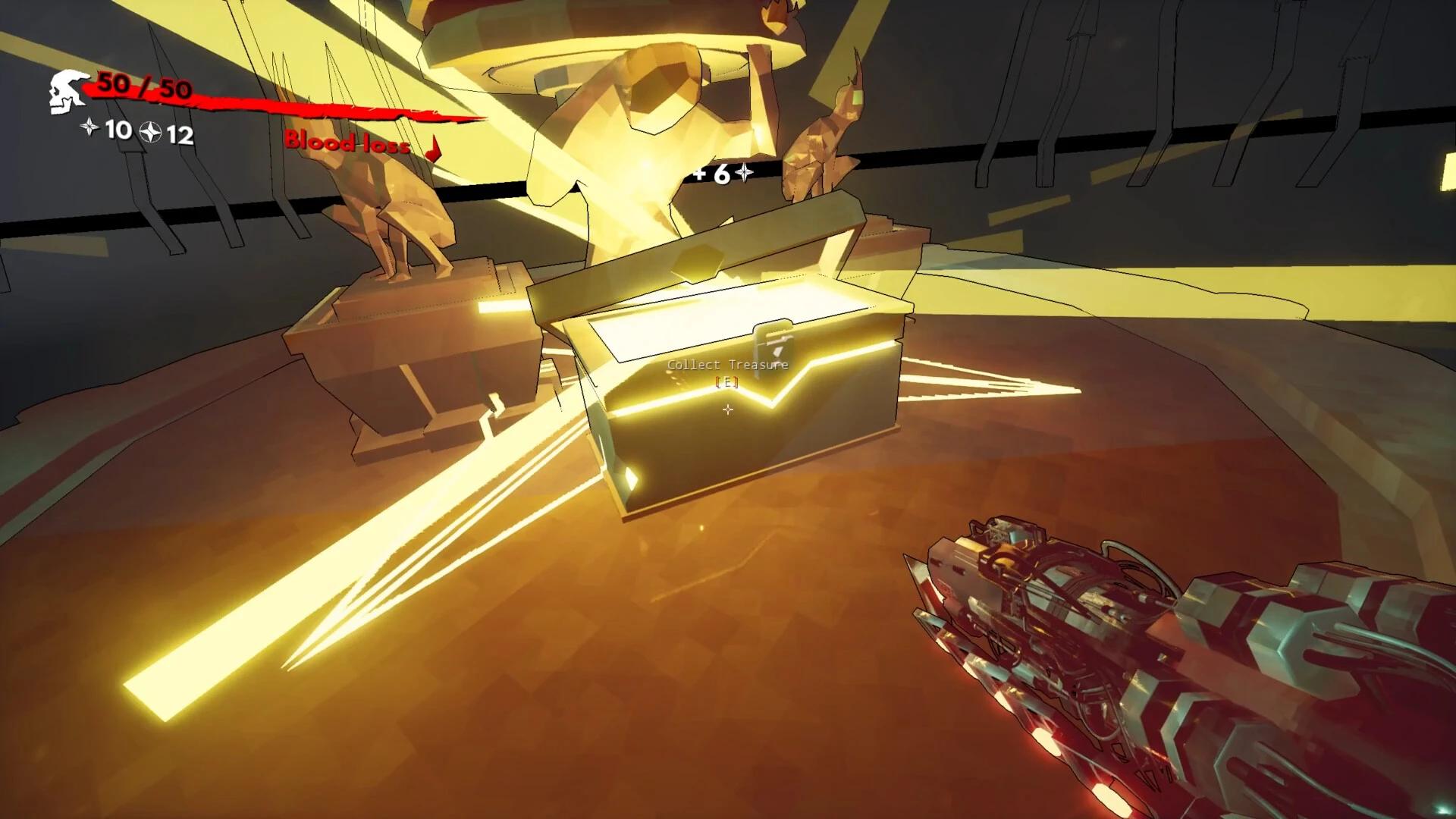The width and height of the screenshot is (1456, 819).
Task: Click the crosshair at screen center
Action: (728, 410)
